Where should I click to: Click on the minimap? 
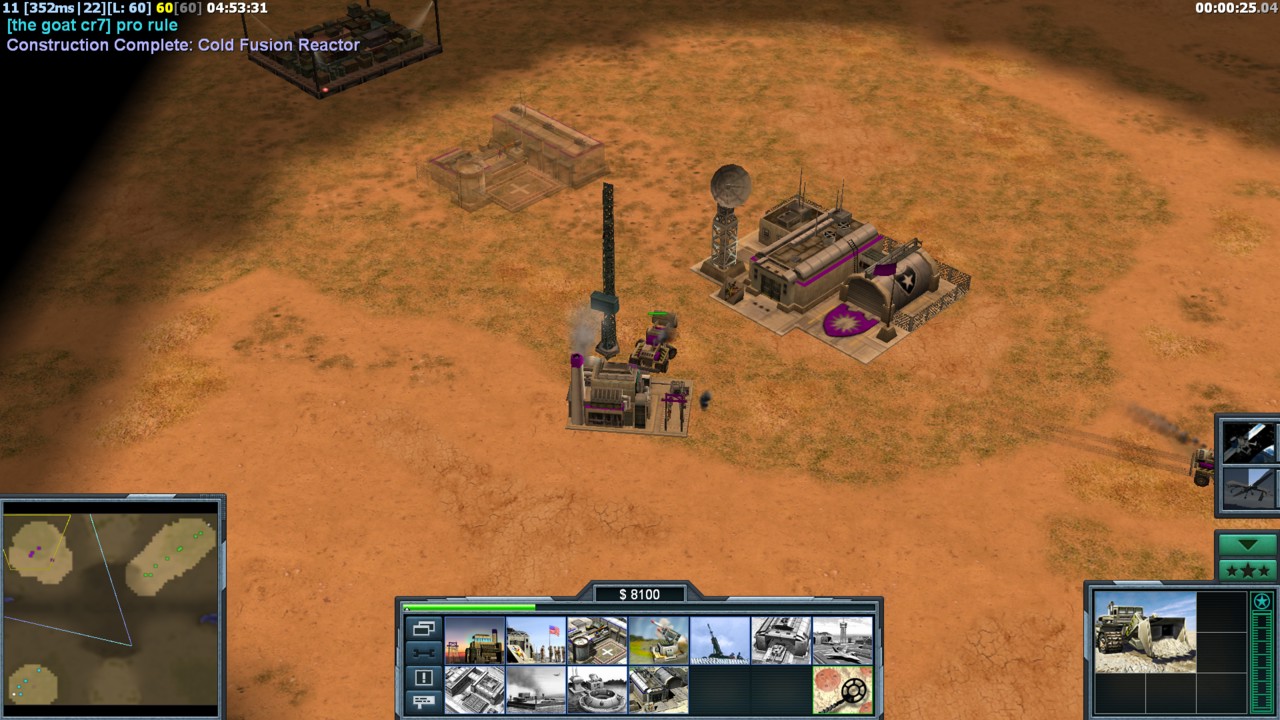coord(111,608)
